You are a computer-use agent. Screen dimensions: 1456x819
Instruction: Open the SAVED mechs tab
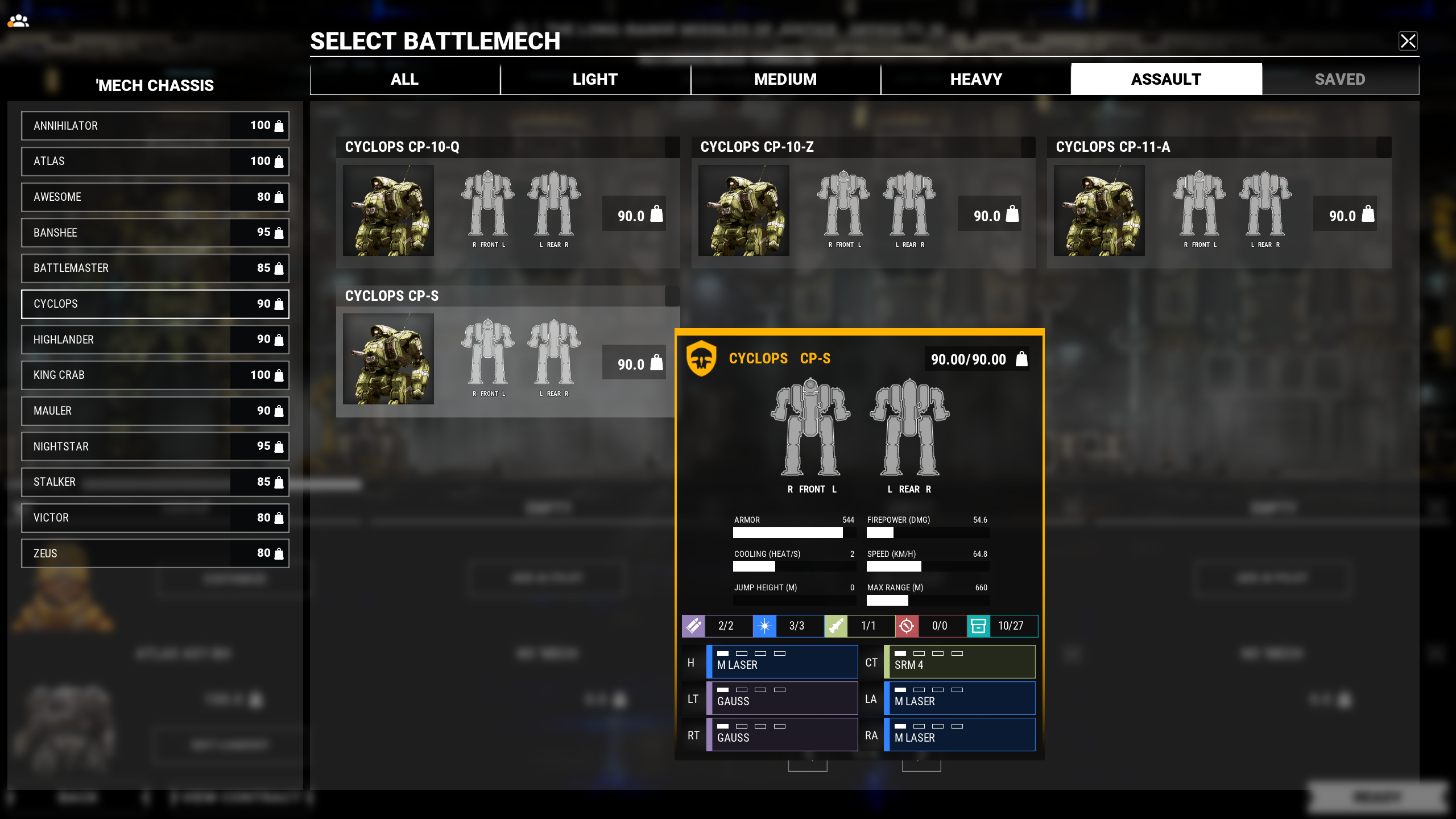click(x=1340, y=79)
